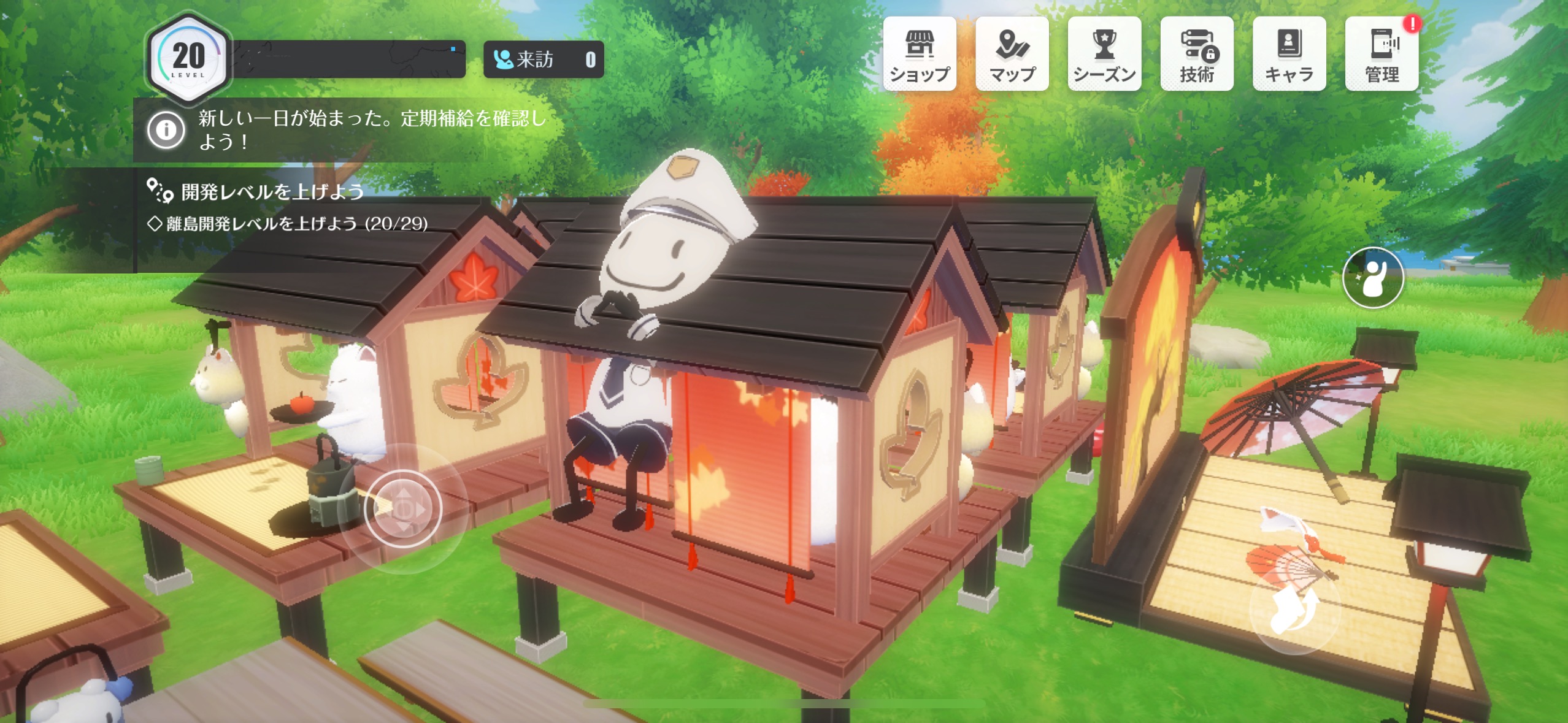View the キャラ character screen
The width and height of the screenshot is (1568, 723).
click(x=1289, y=55)
